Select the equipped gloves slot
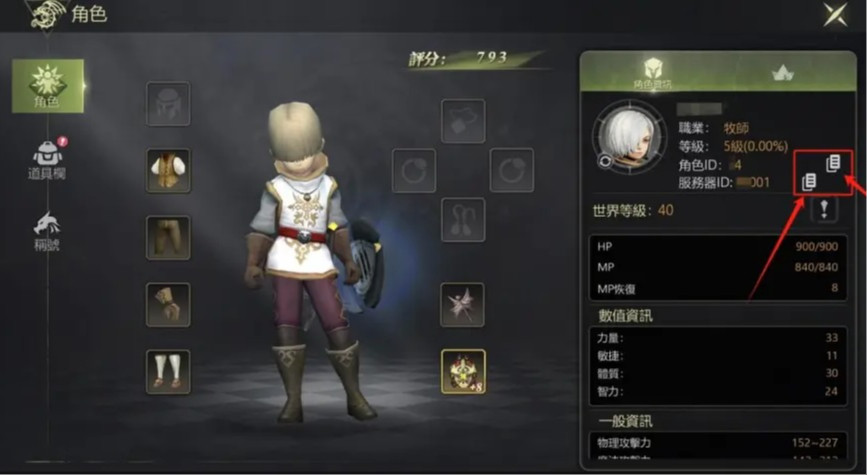867x475 pixels. click(x=168, y=304)
